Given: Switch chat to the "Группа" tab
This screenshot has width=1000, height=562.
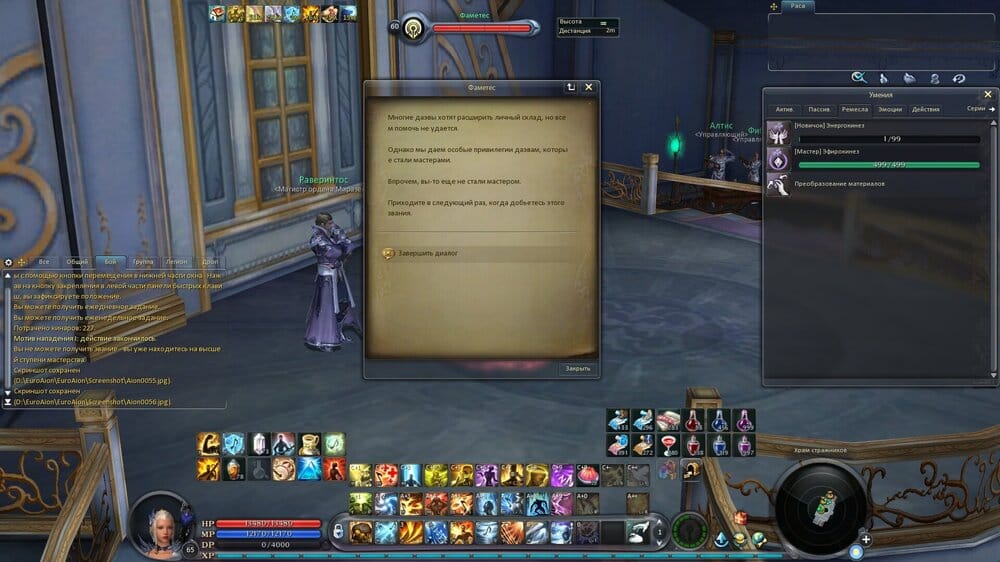Looking at the screenshot, I should (143, 261).
